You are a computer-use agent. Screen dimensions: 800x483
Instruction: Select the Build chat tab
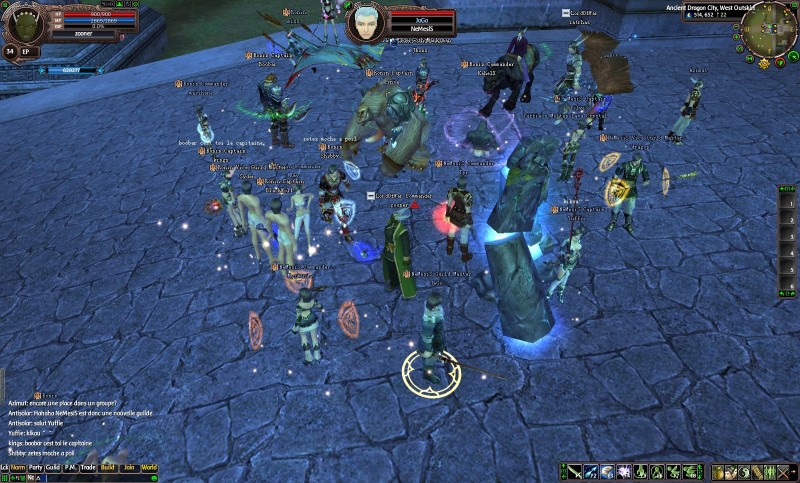click(x=108, y=467)
